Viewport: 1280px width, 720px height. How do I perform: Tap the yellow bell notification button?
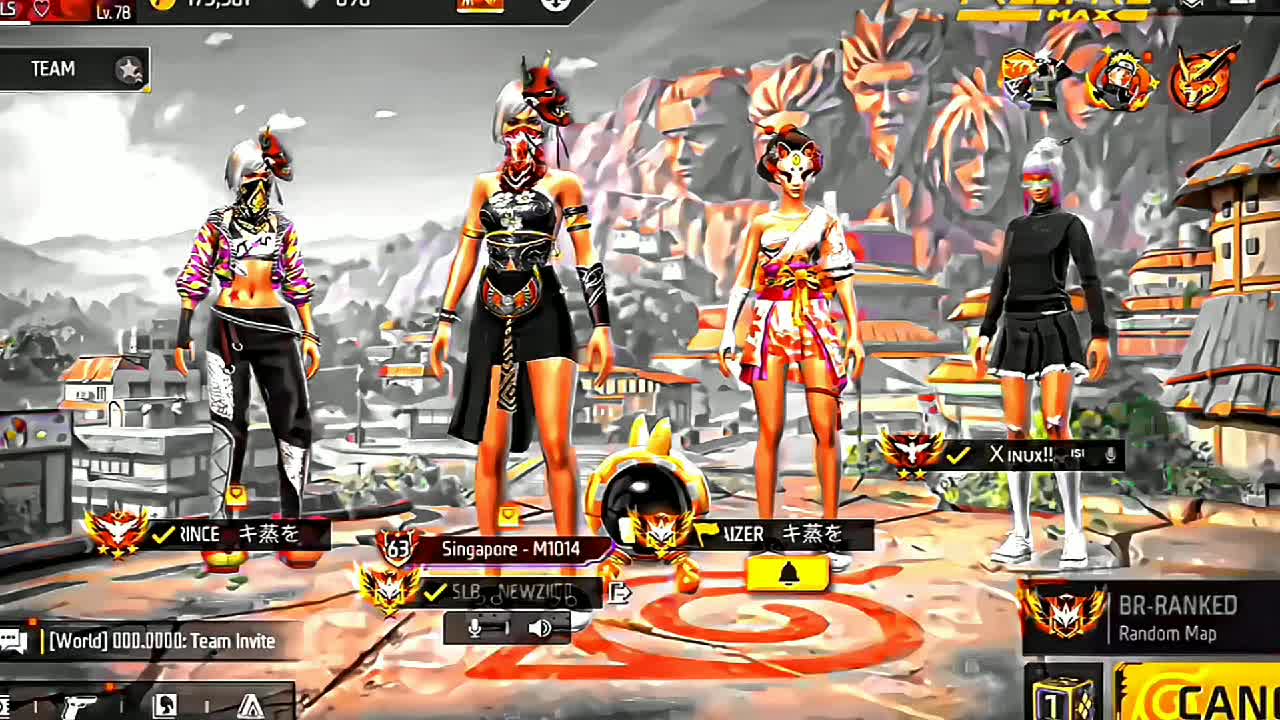788,574
